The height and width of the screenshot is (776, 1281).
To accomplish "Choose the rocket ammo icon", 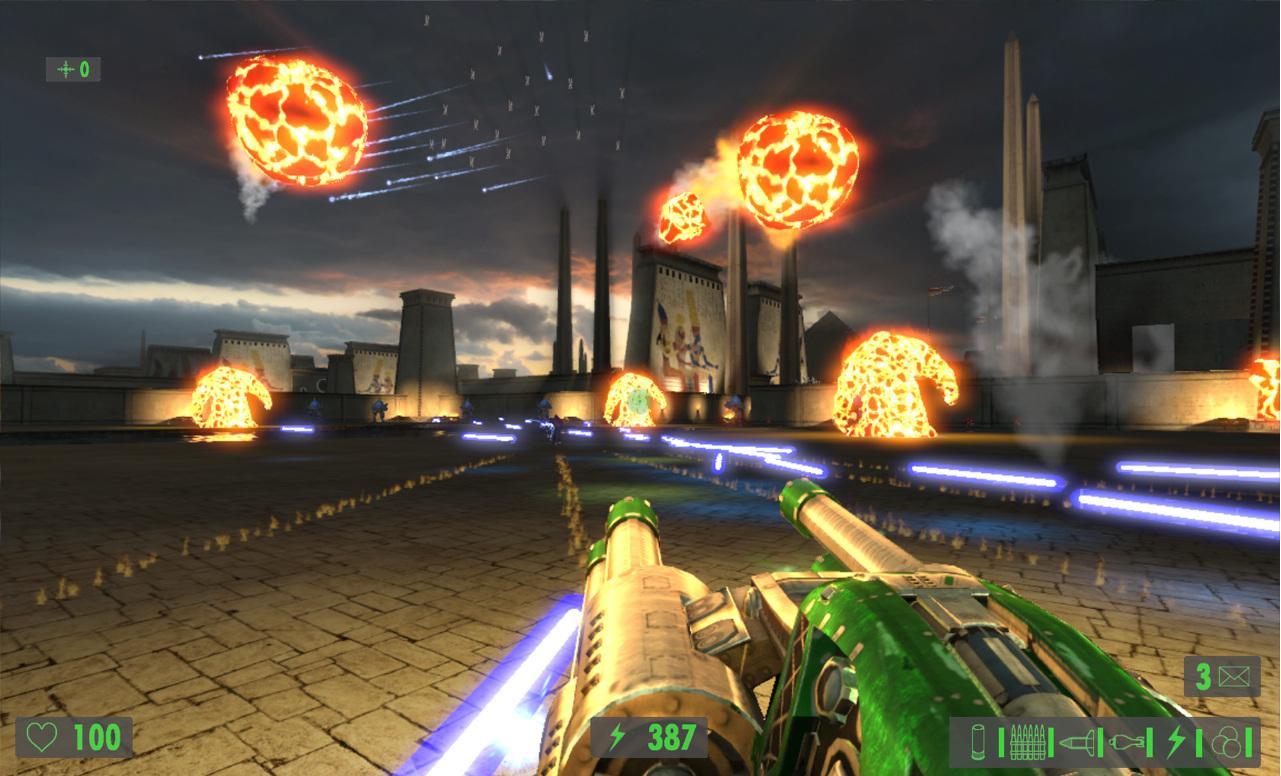I will coord(1075,742).
